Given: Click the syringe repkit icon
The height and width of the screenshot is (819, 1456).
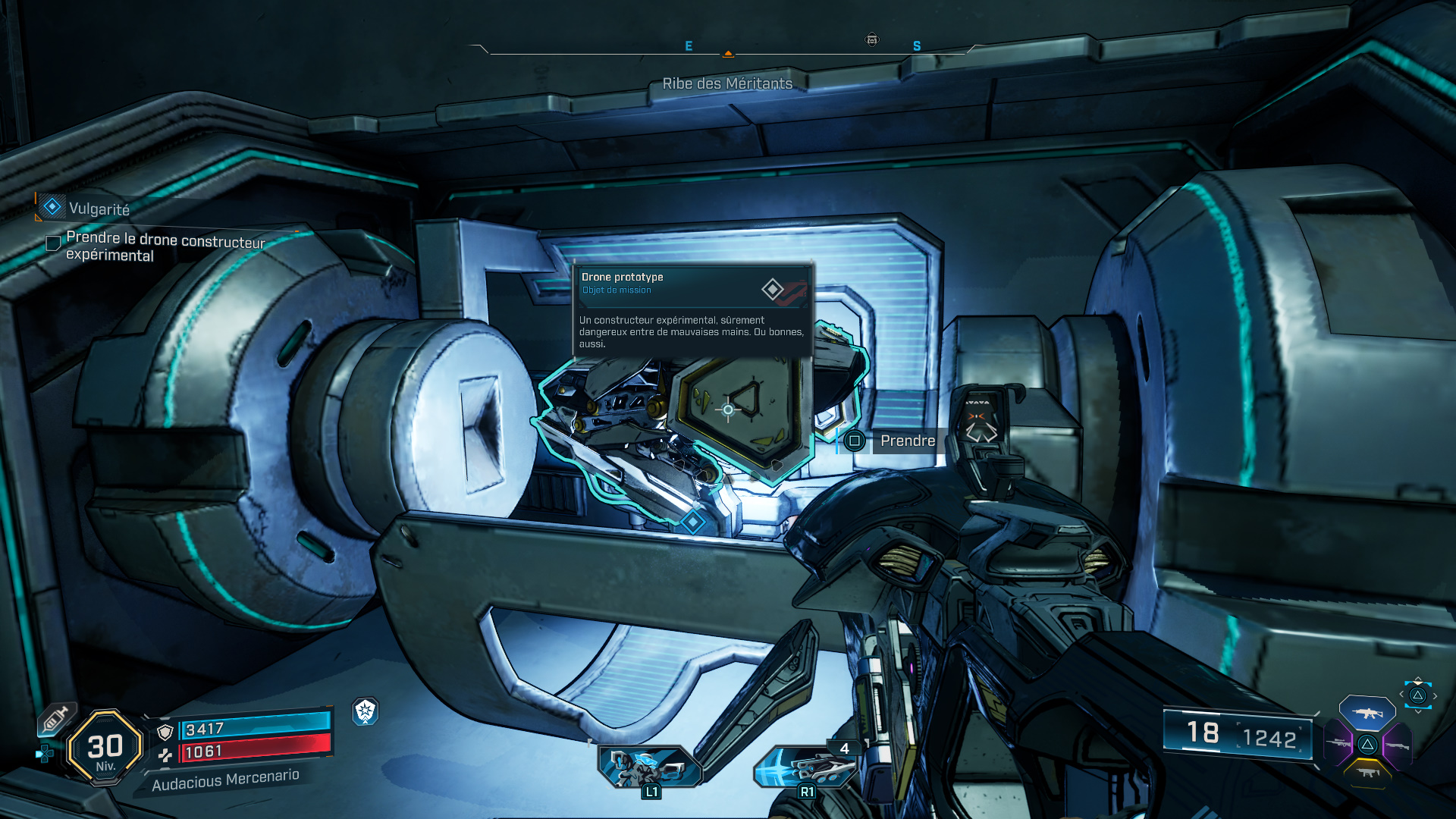Looking at the screenshot, I should tap(56, 718).
